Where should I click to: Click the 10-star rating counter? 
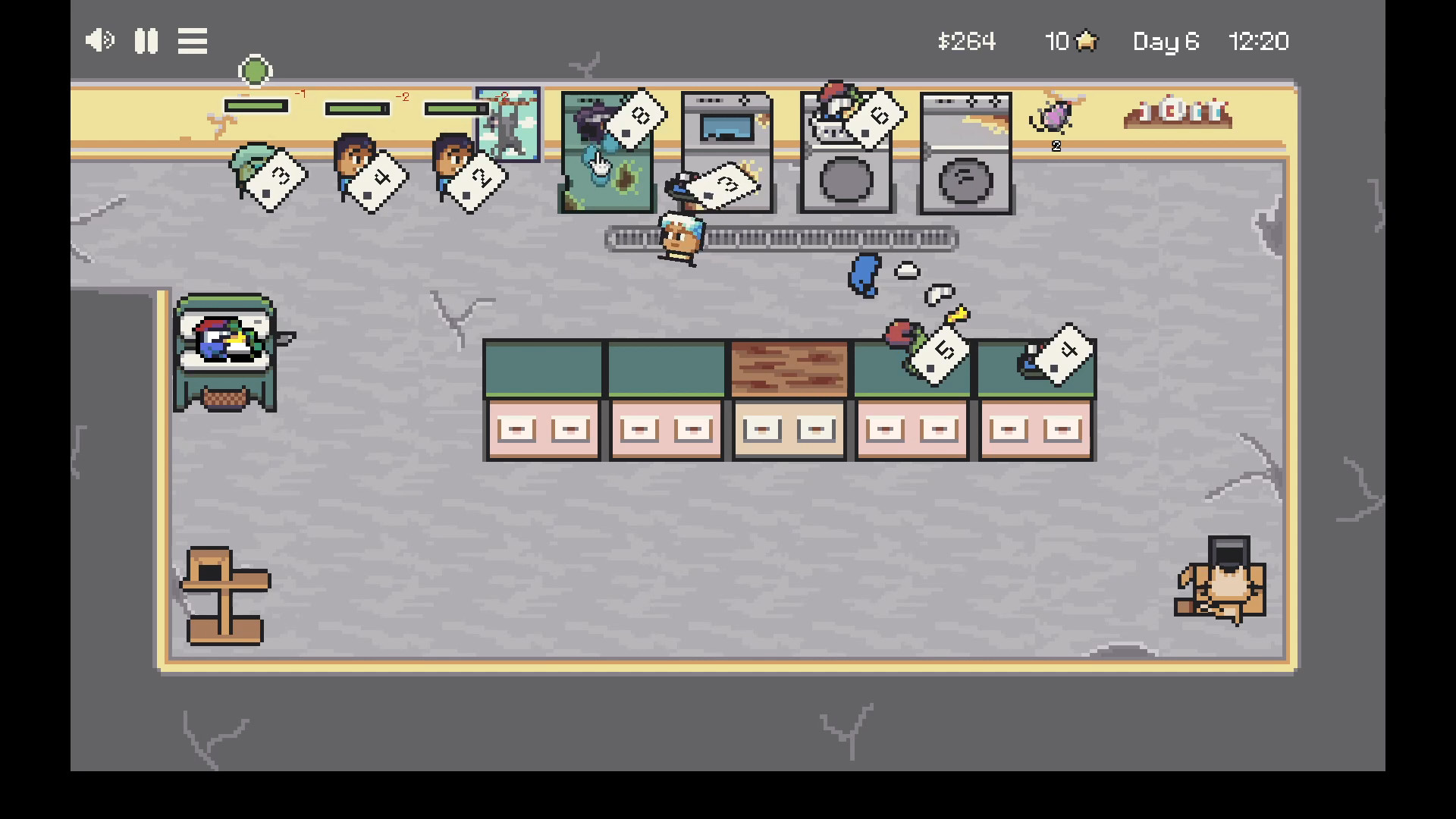1069,42
